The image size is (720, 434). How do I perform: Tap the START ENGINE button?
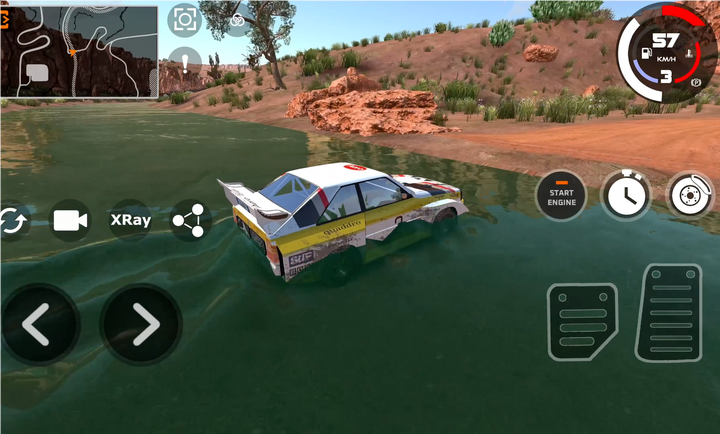coord(561,195)
